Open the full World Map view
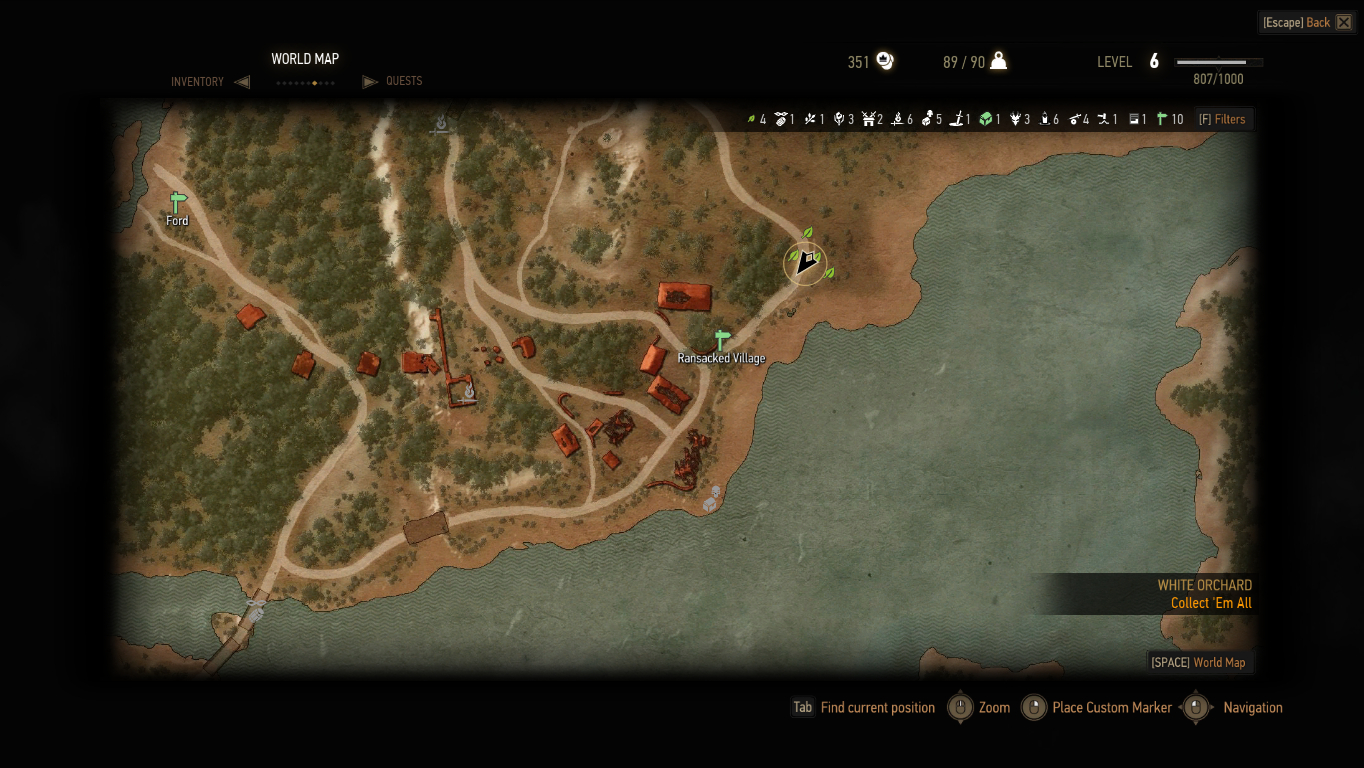Image resolution: width=1364 pixels, height=768 pixels. (1198, 662)
